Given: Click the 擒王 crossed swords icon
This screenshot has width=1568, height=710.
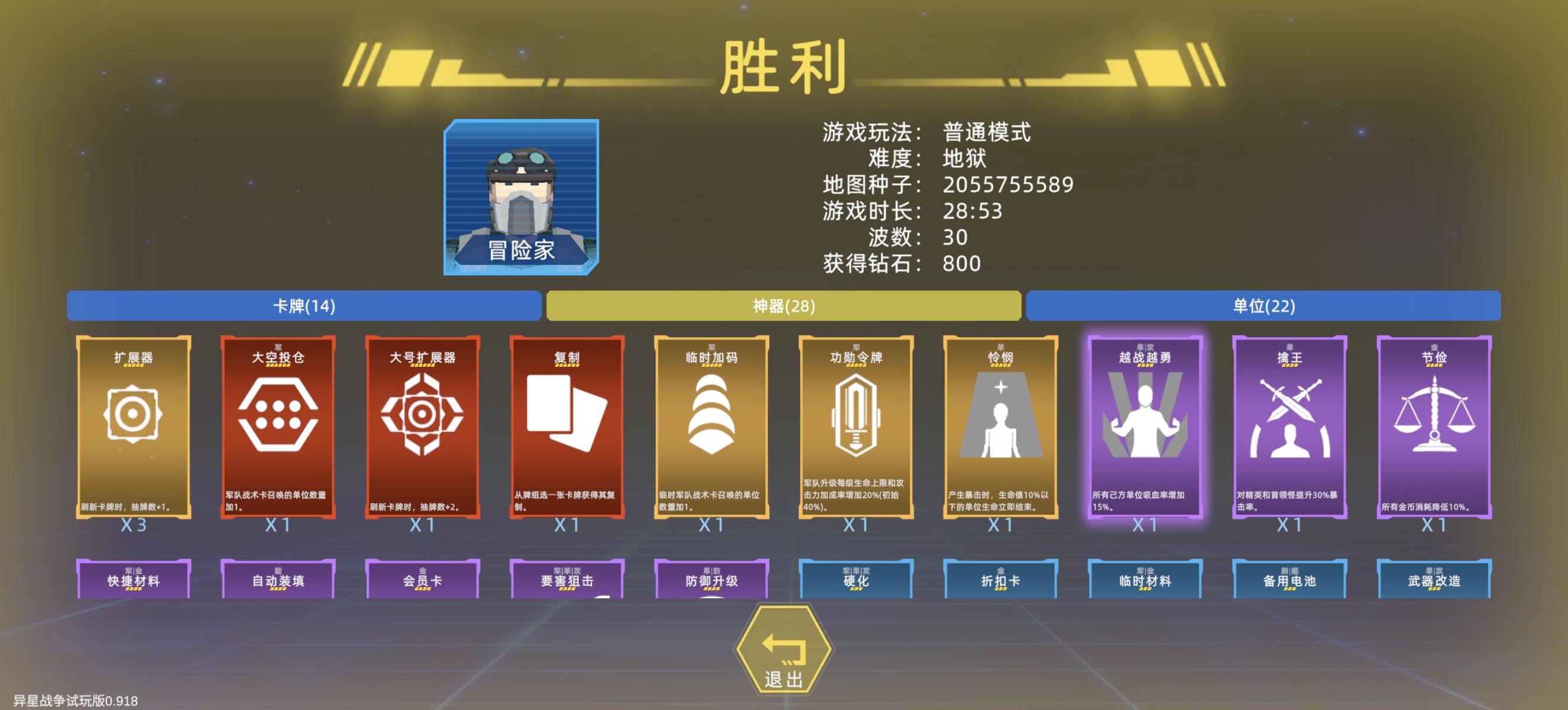Looking at the screenshot, I should (x=1290, y=426).
